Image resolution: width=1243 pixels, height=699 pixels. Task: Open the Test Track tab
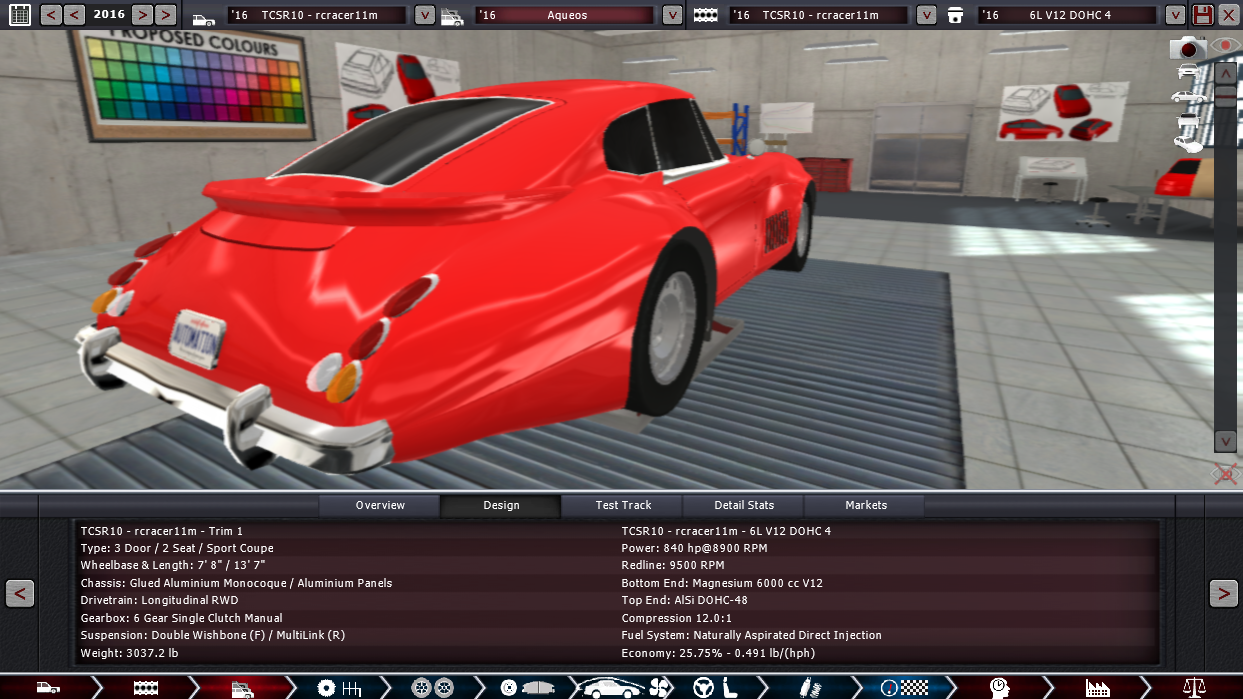point(623,505)
